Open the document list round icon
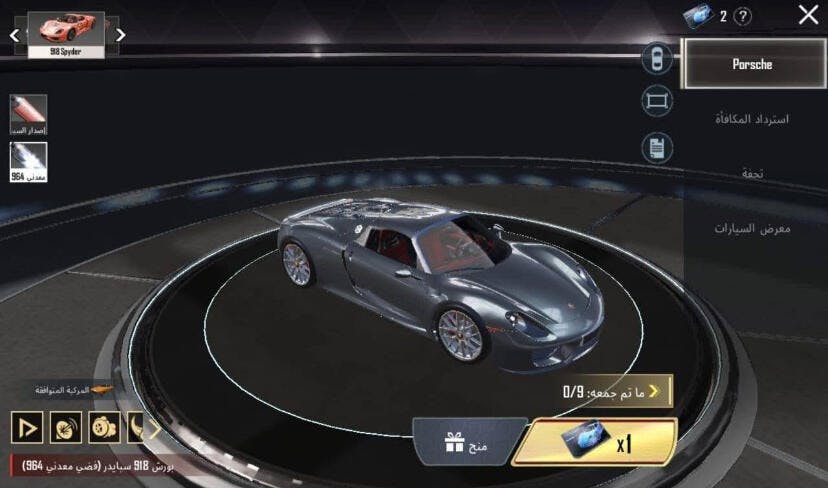828x488 pixels. 657,148
